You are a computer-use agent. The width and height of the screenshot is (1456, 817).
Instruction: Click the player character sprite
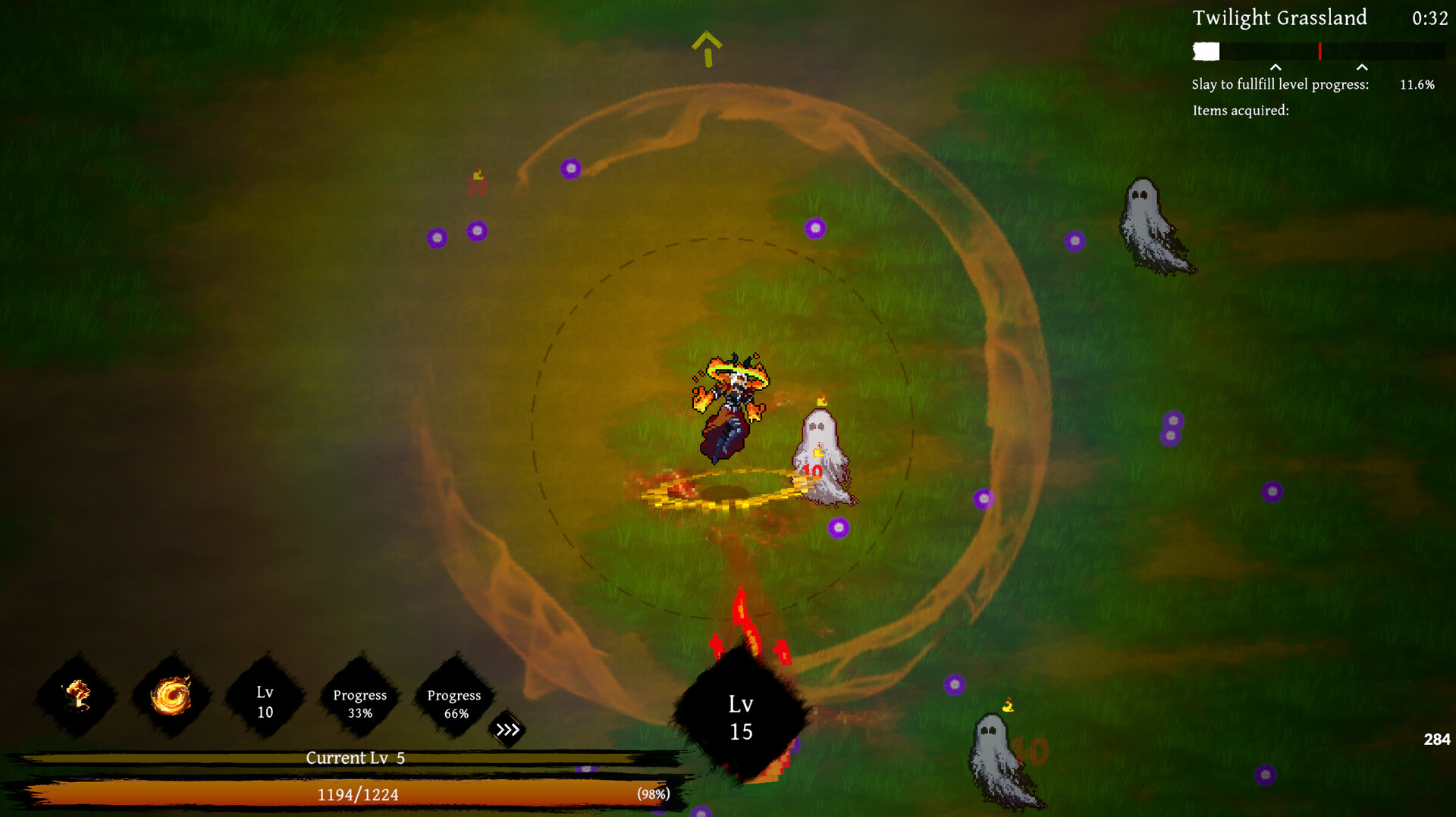730,409
